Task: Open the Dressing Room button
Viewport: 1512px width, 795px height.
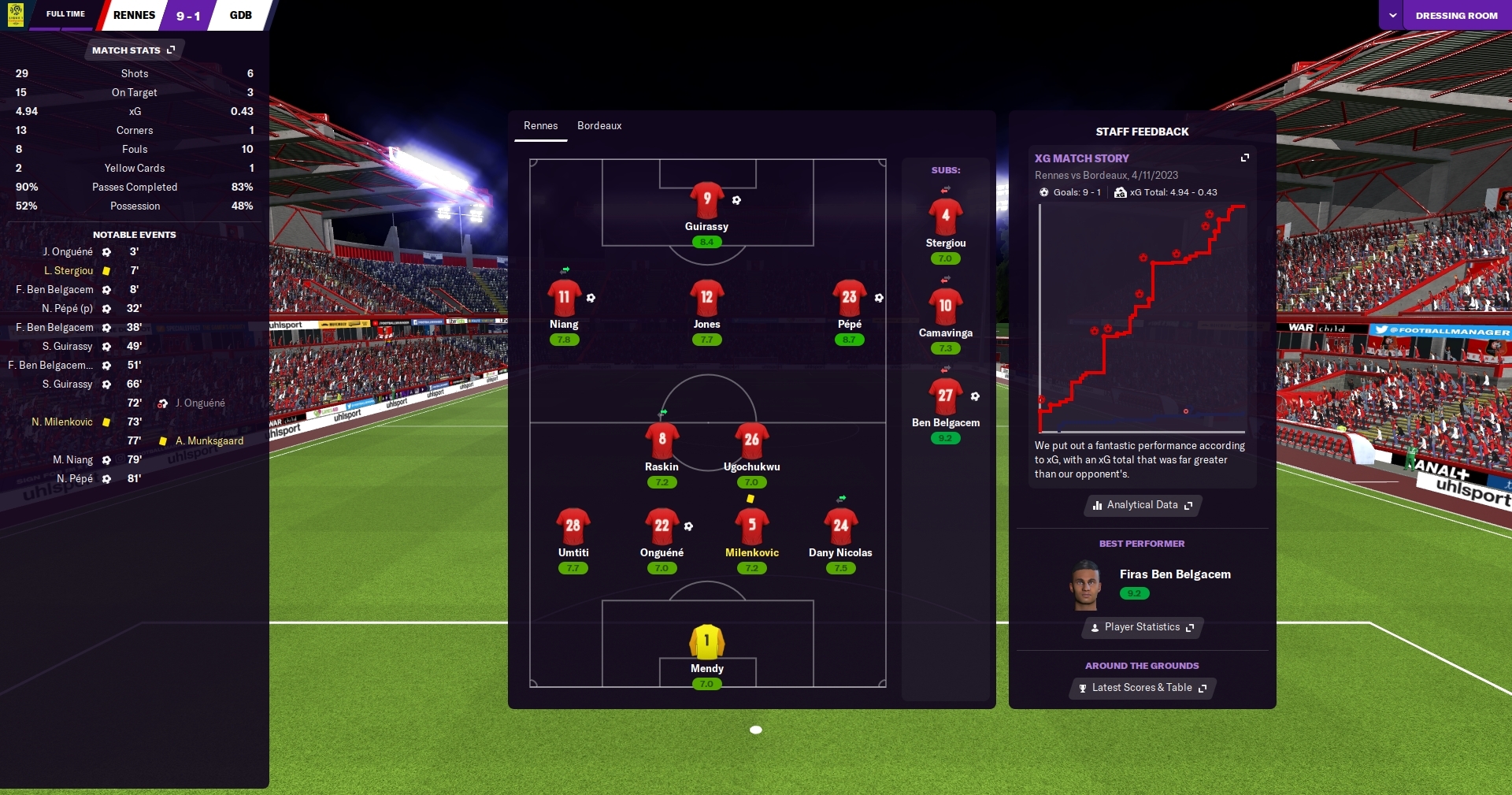Action: tap(1456, 16)
